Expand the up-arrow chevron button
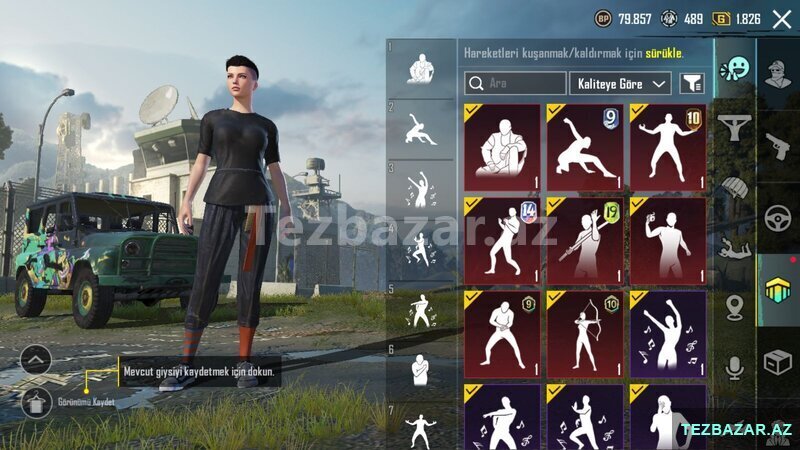The height and width of the screenshot is (450, 800). click(x=36, y=359)
